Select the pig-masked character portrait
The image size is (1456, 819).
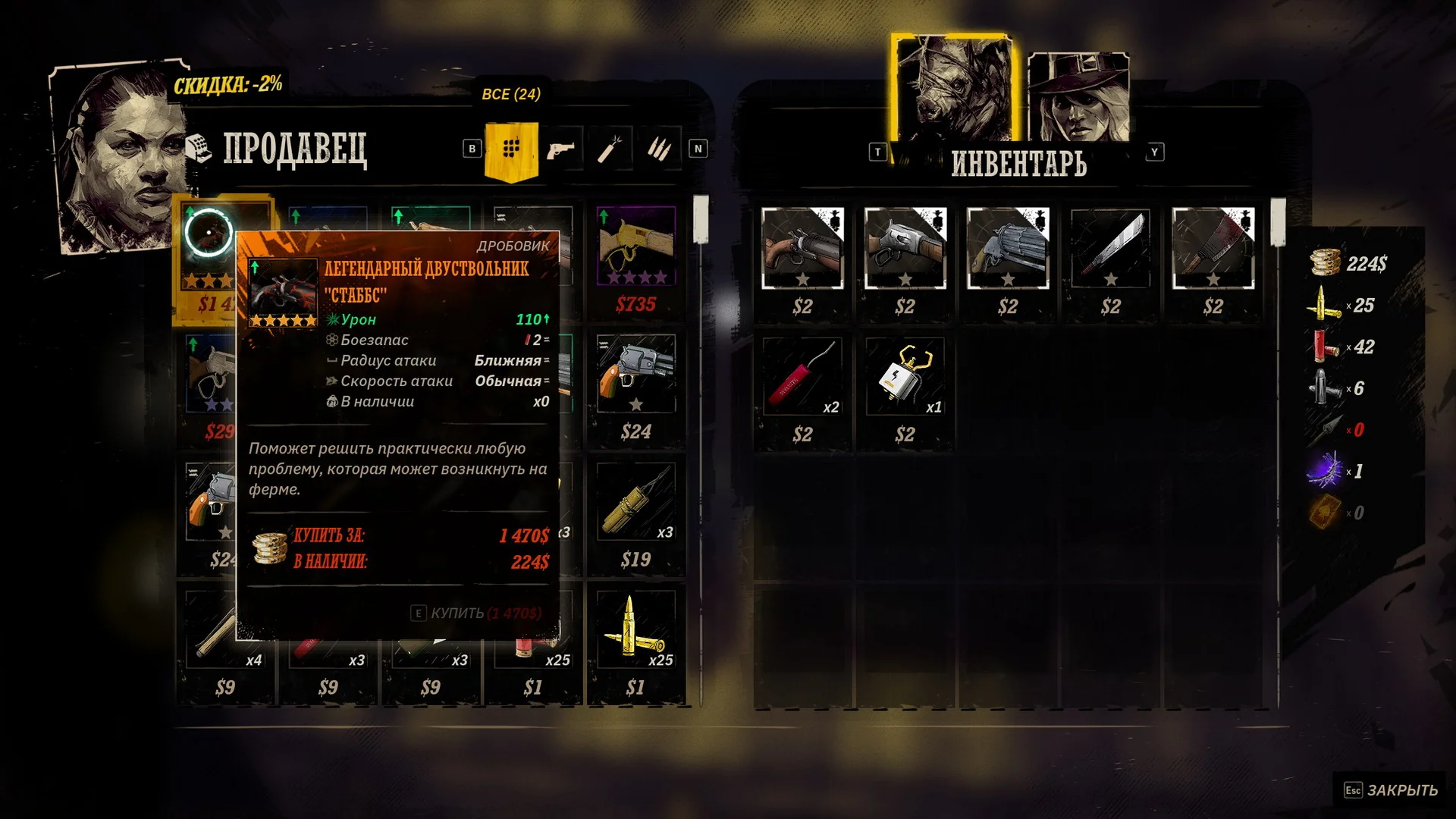pyautogui.click(x=953, y=89)
